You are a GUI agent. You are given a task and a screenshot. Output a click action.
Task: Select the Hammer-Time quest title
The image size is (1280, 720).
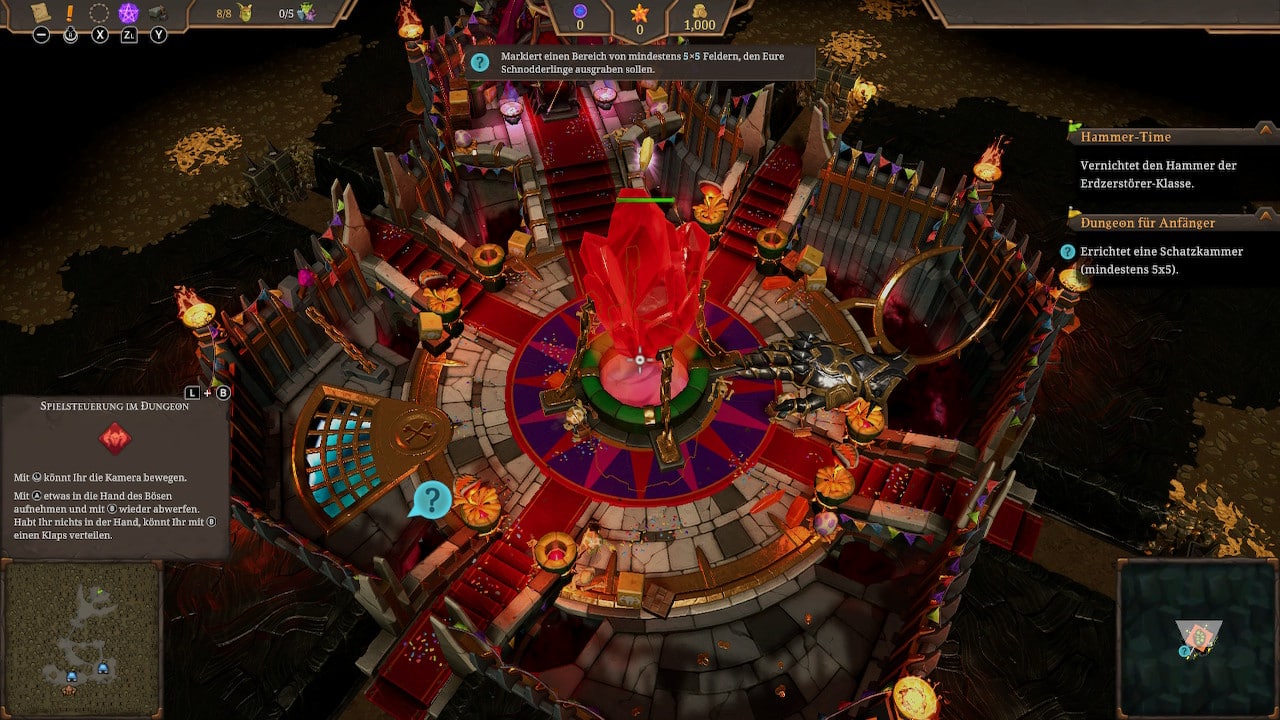[1125, 137]
